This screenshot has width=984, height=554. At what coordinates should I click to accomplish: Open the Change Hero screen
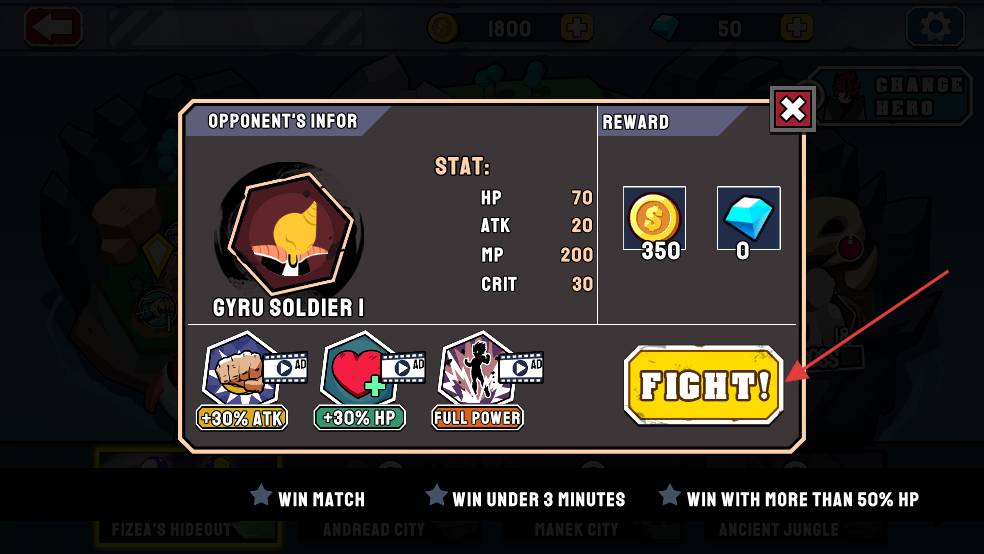[892, 97]
